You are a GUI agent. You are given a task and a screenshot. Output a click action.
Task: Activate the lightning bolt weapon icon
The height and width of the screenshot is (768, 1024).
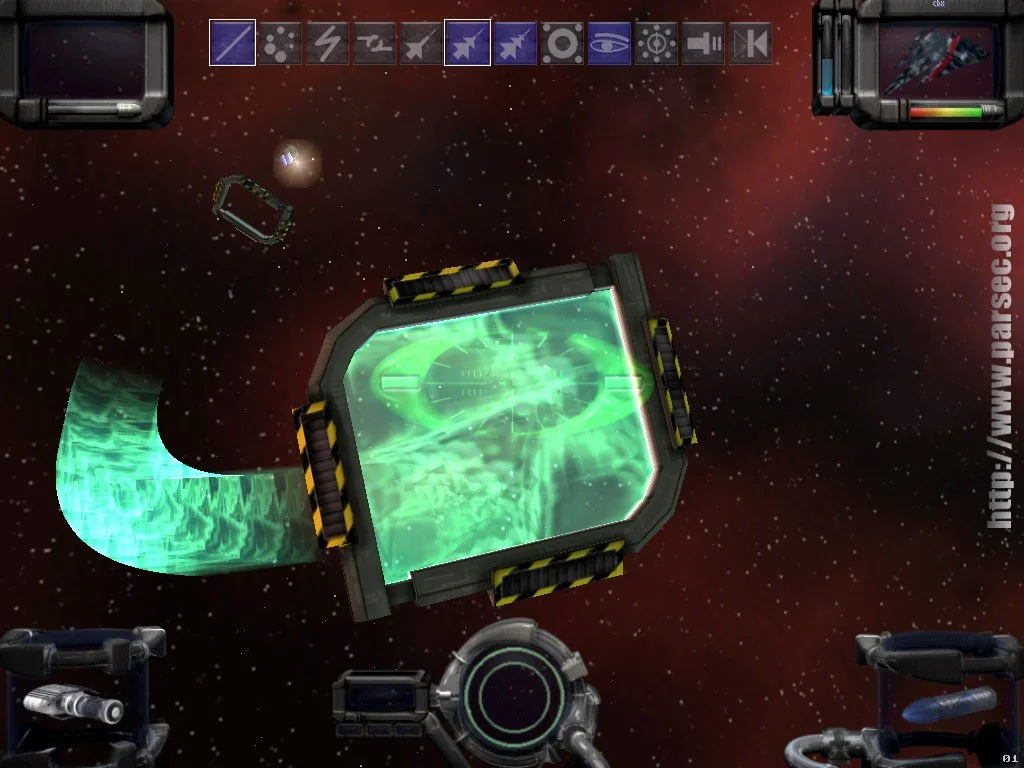(x=327, y=43)
